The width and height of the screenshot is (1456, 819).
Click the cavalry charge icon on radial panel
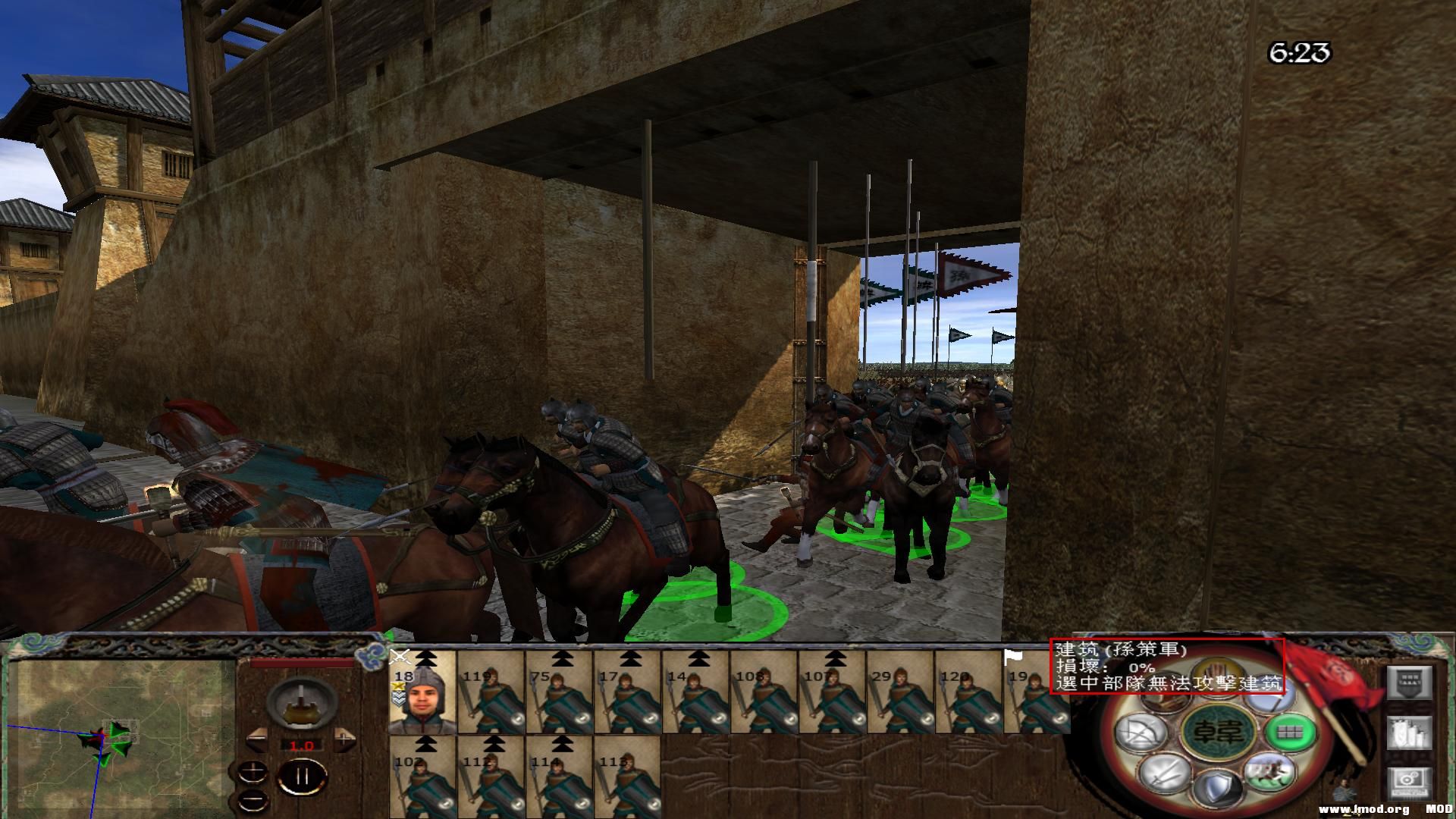point(1269,773)
